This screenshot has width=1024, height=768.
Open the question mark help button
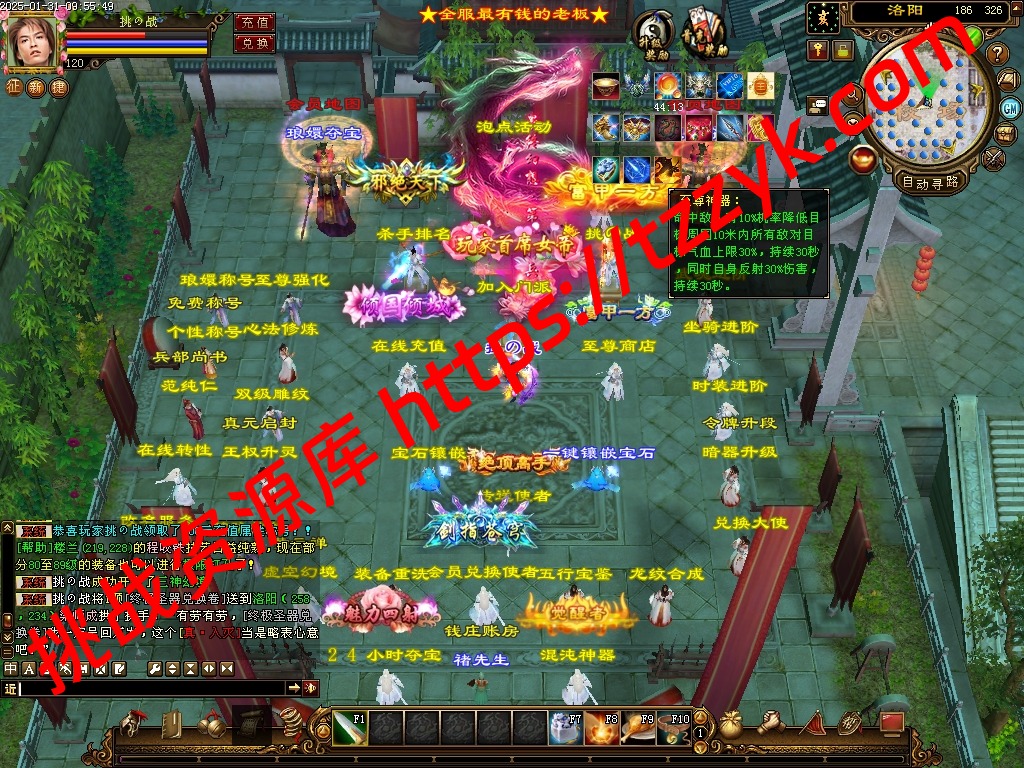click(x=997, y=54)
